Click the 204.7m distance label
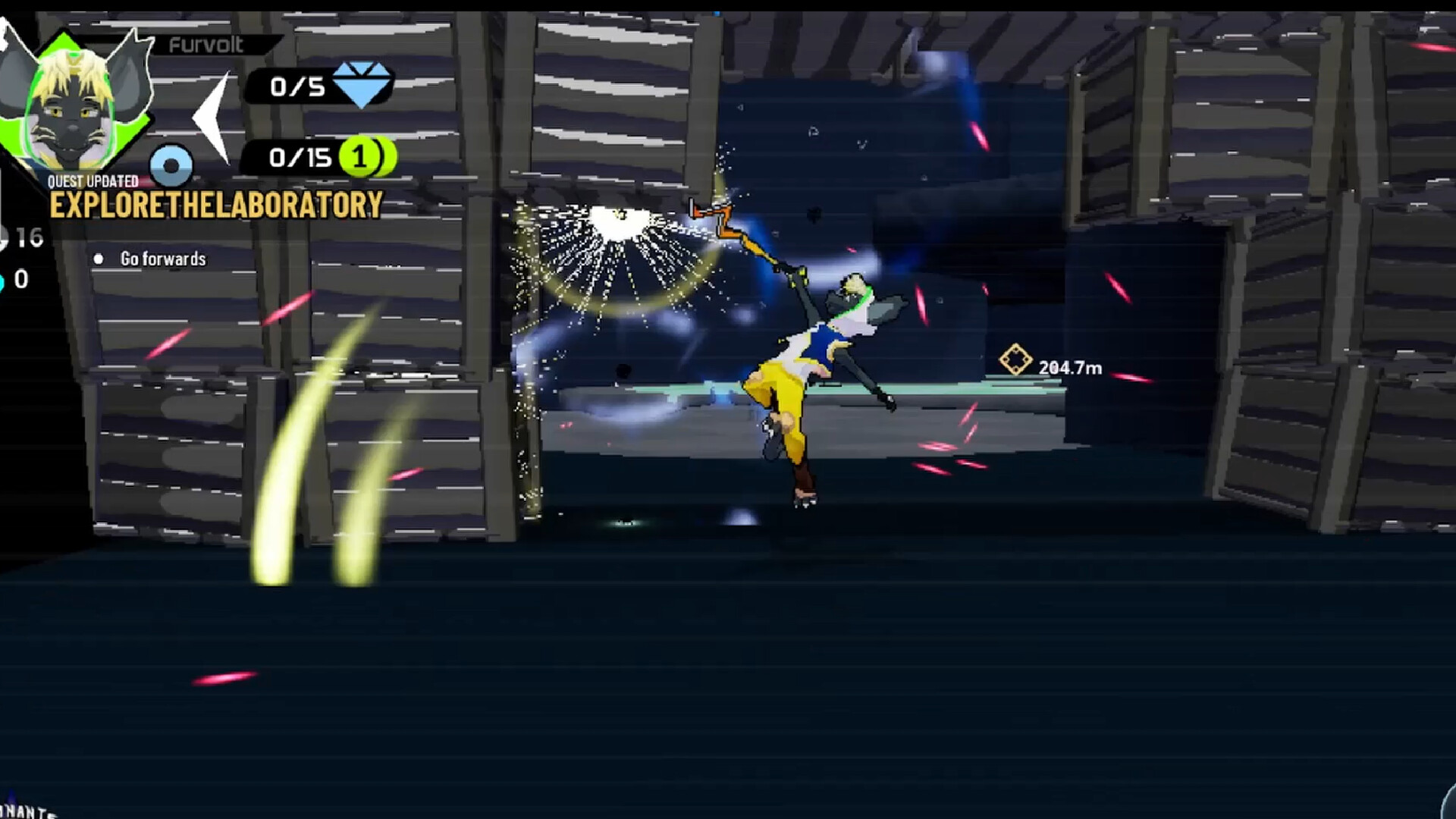The width and height of the screenshot is (1456, 819). [1071, 366]
